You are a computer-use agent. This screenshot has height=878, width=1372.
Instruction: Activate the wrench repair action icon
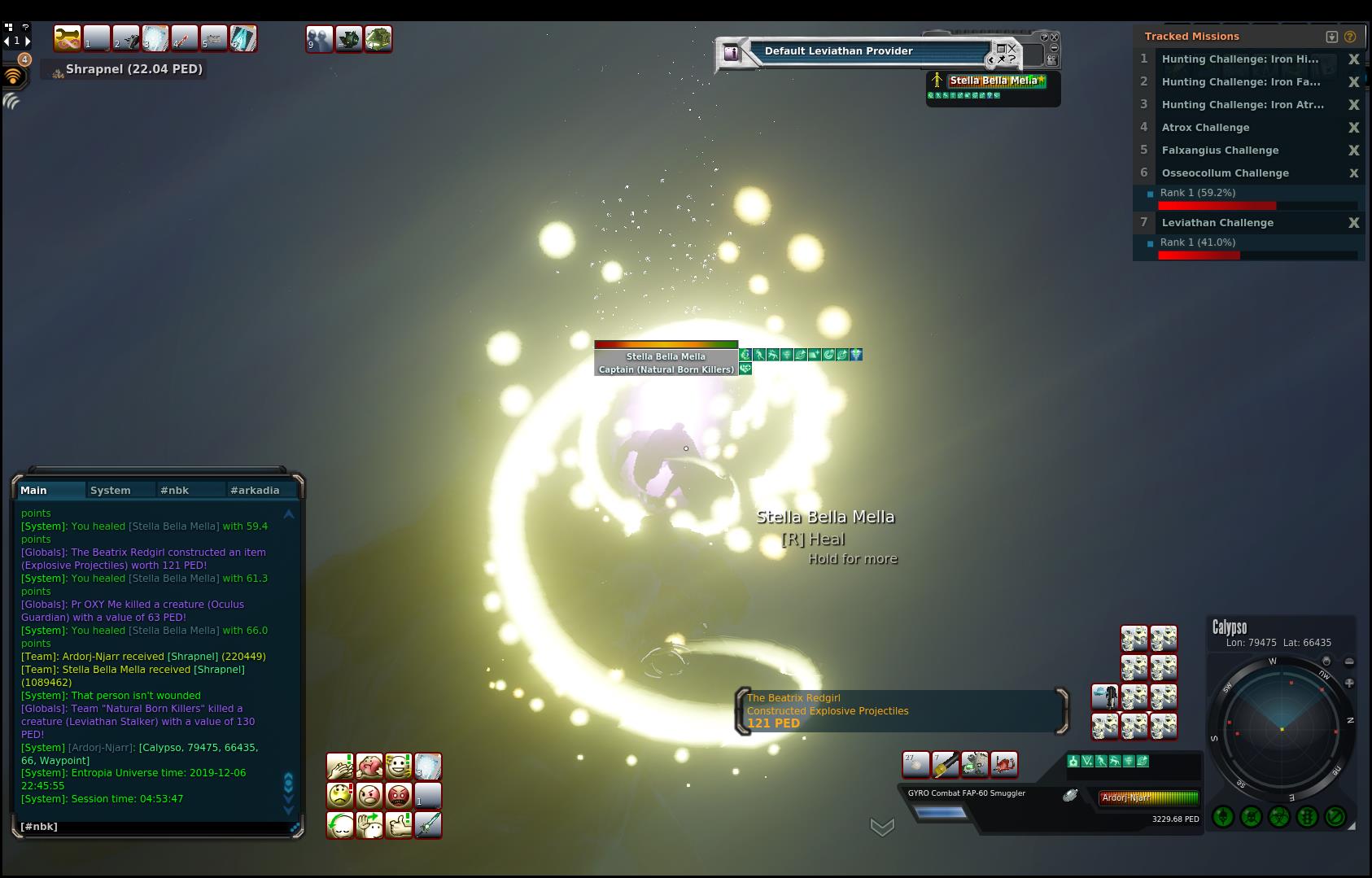[x=68, y=38]
